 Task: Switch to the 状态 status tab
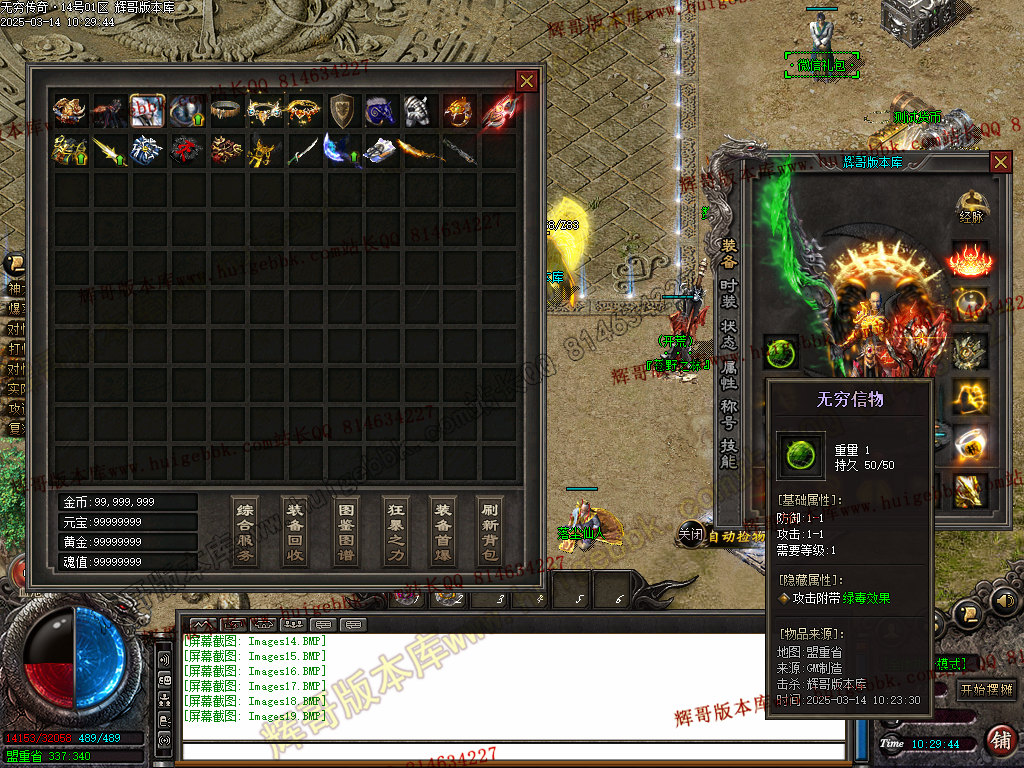pyautogui.click(x=729, y=334)
